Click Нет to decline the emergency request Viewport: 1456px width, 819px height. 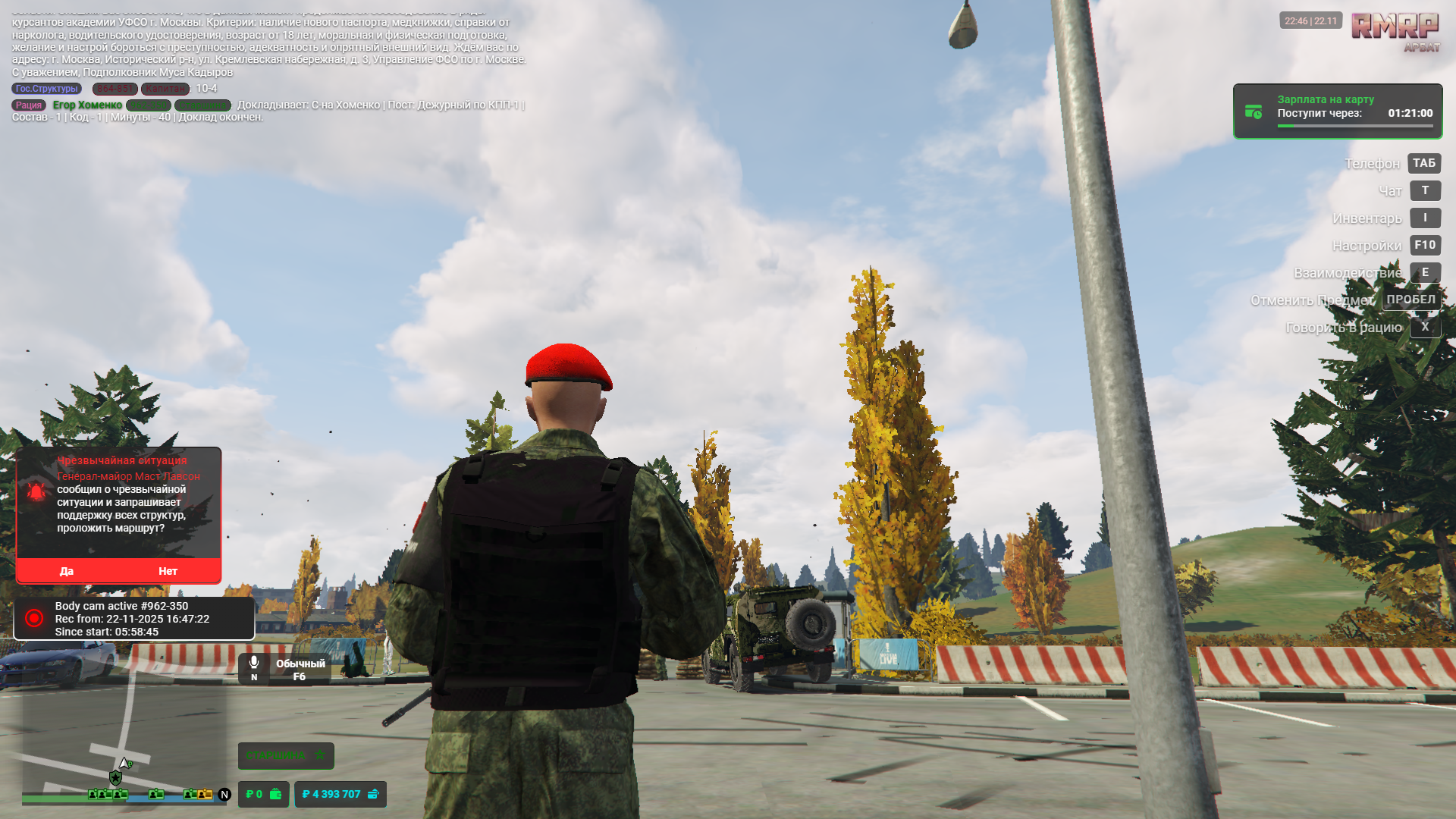tap(168, 571)
